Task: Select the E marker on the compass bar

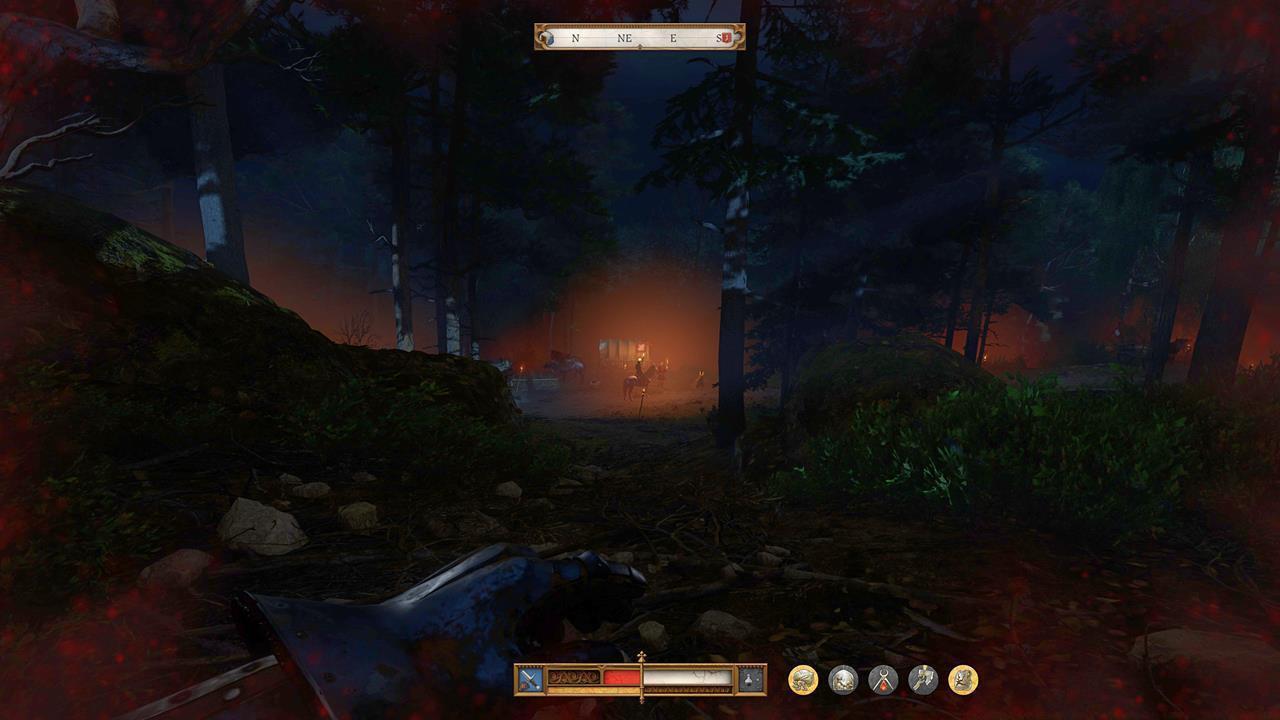Action: [673, 37]
